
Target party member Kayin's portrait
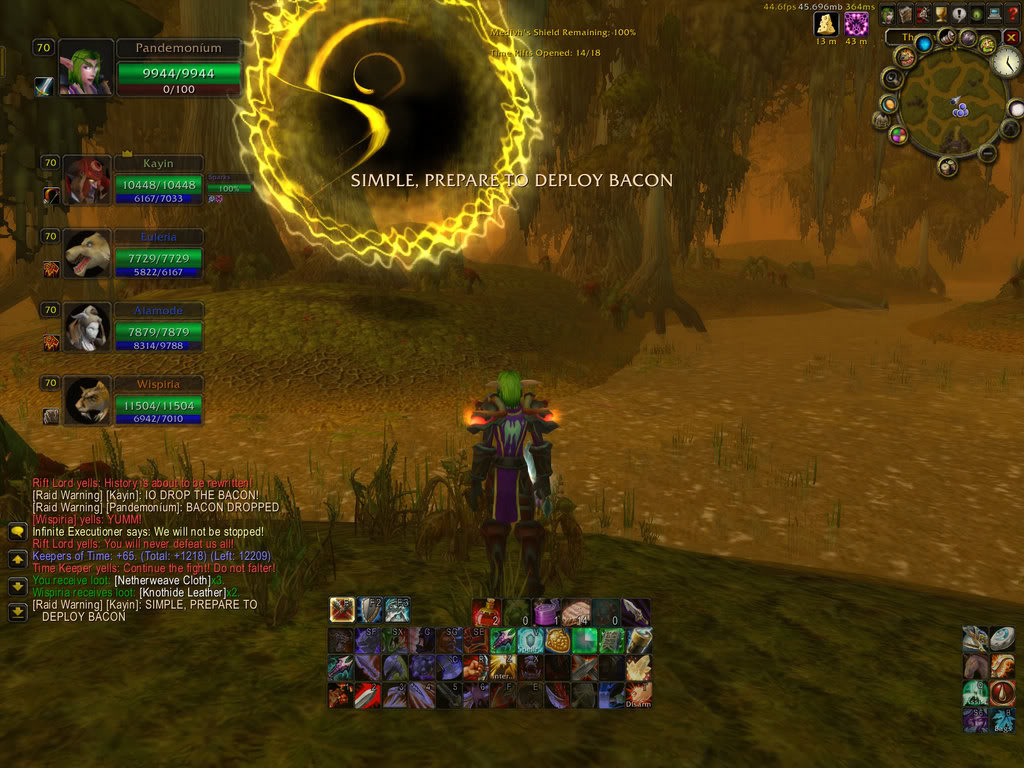[87, 180]
